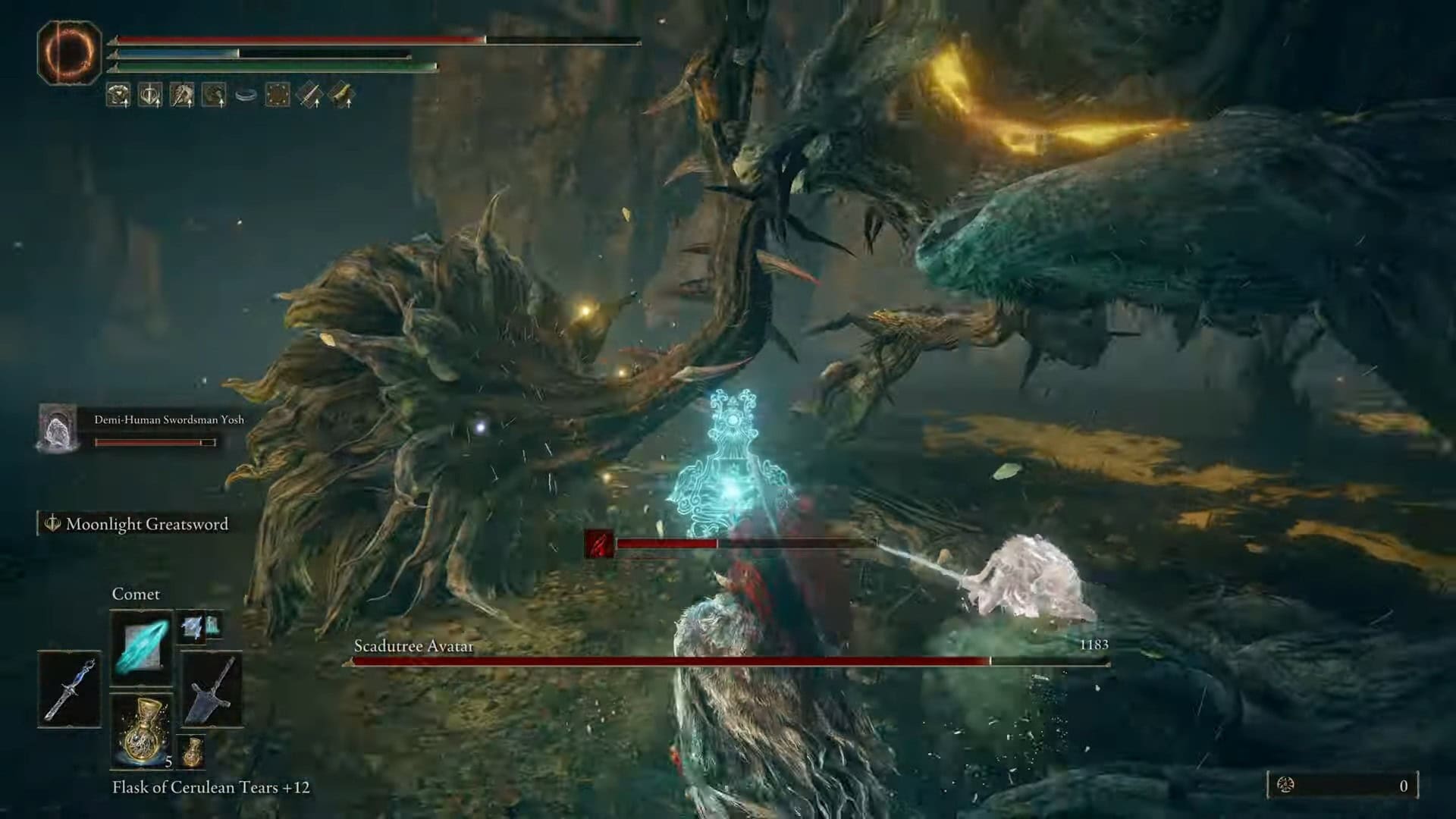This screenshot has height=819, width=1456.
Task: Click the spear buff icon in the top-left status row
Action: click(180, 95)
